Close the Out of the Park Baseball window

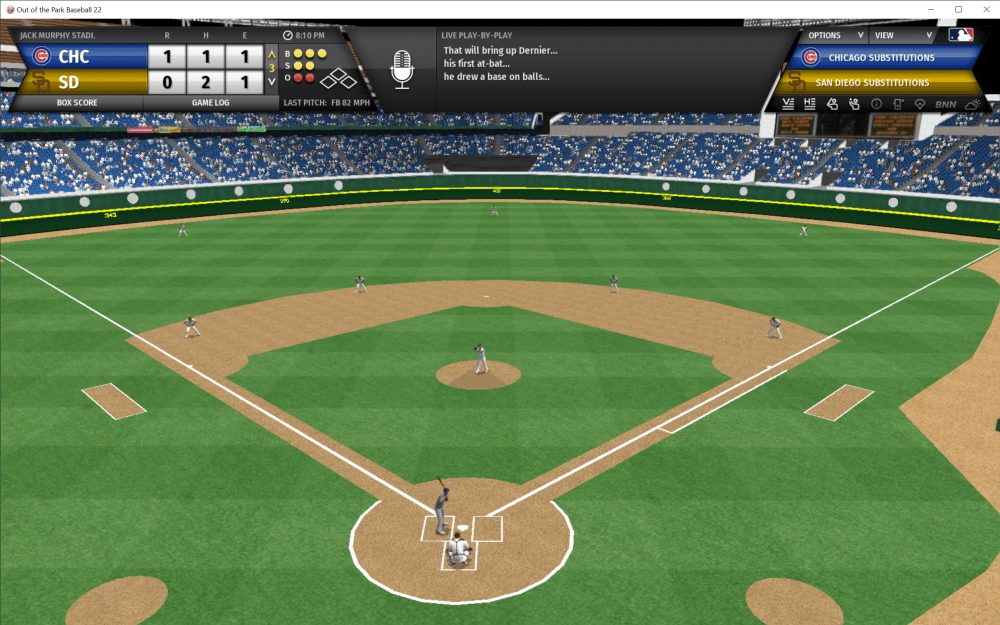(985, 9)
